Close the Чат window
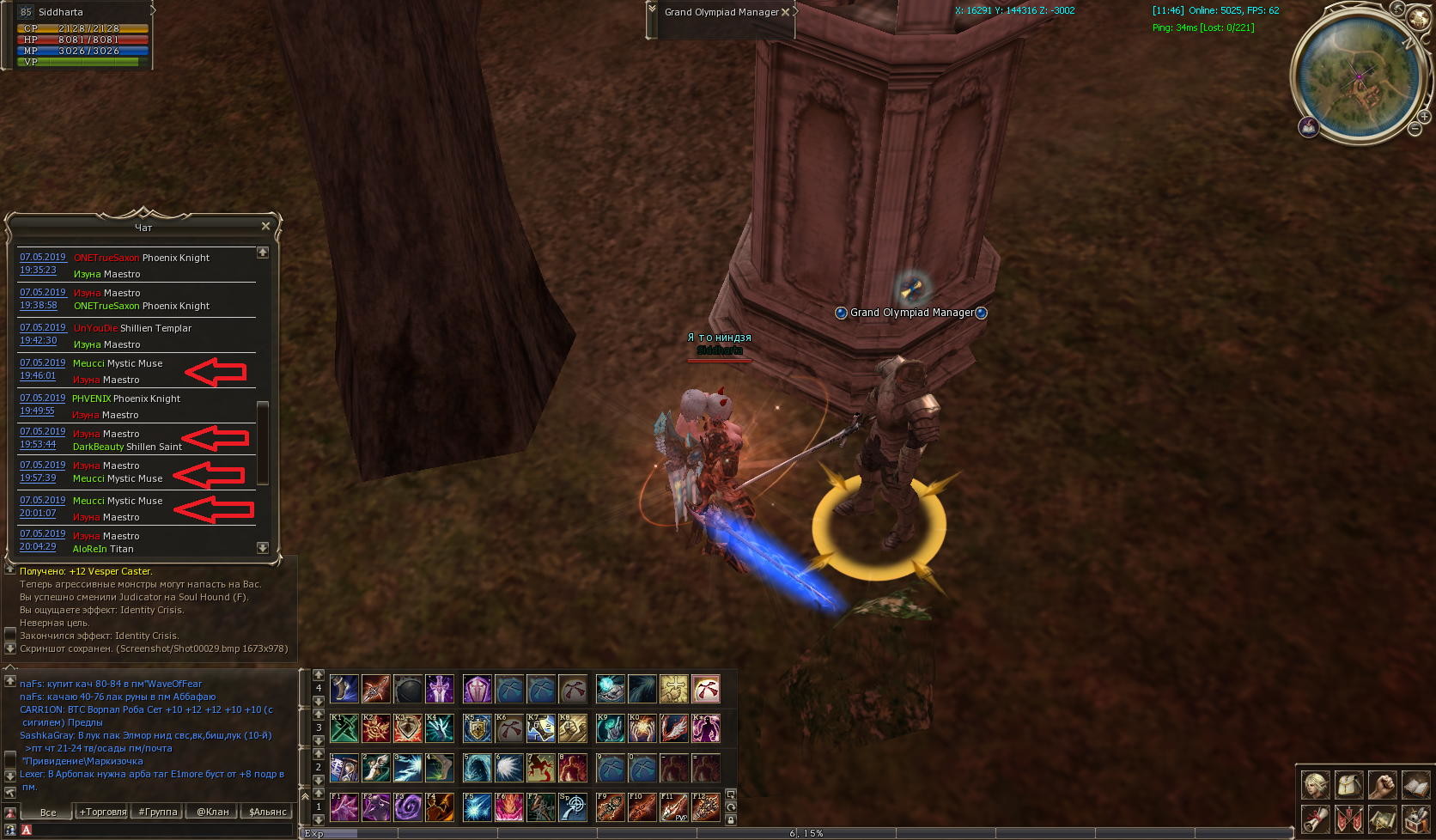1436x840 pixels. pyautogui.click(x=265, y=227)
